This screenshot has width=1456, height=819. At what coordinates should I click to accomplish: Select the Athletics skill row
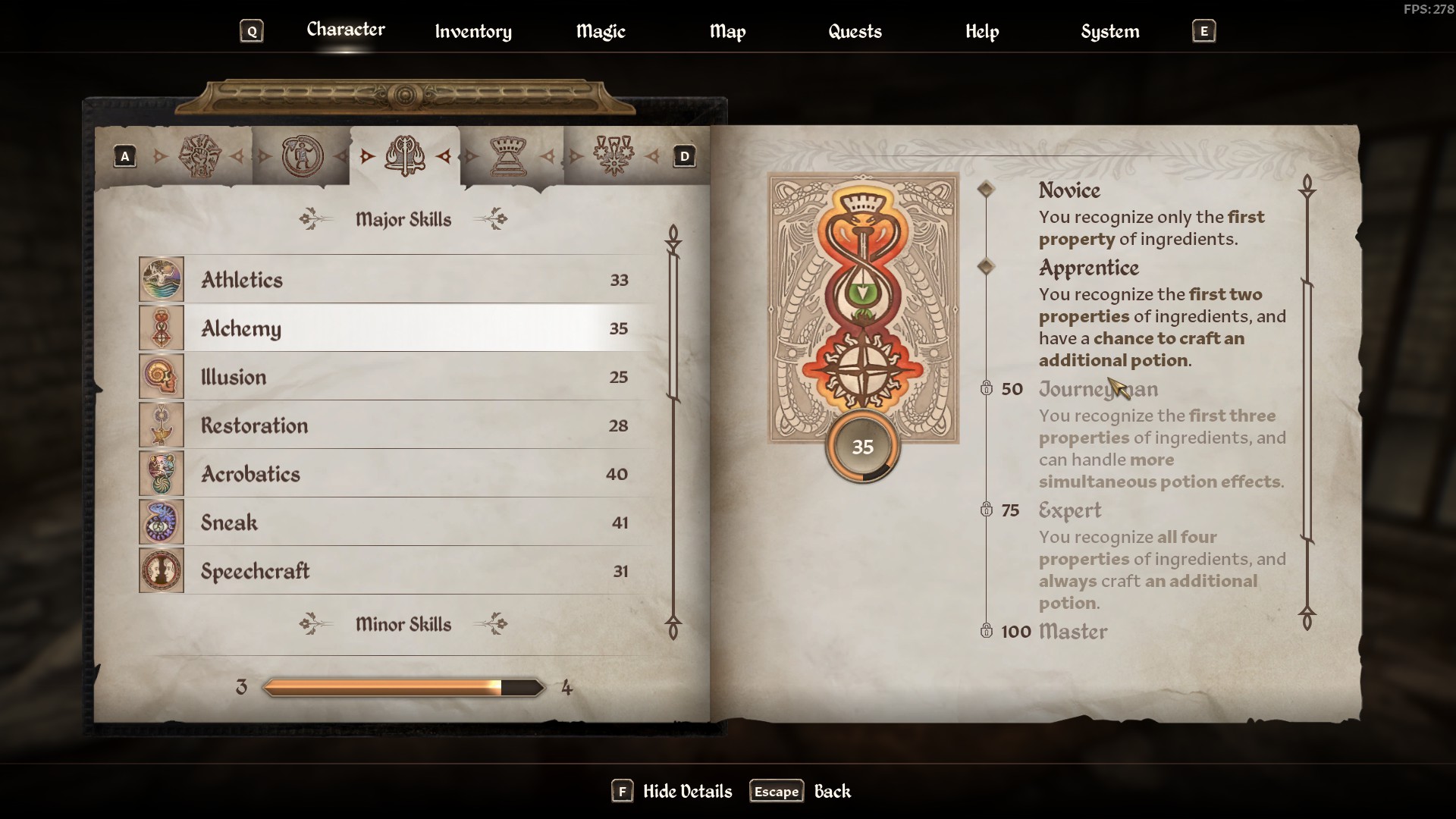[x=394, y=280]
